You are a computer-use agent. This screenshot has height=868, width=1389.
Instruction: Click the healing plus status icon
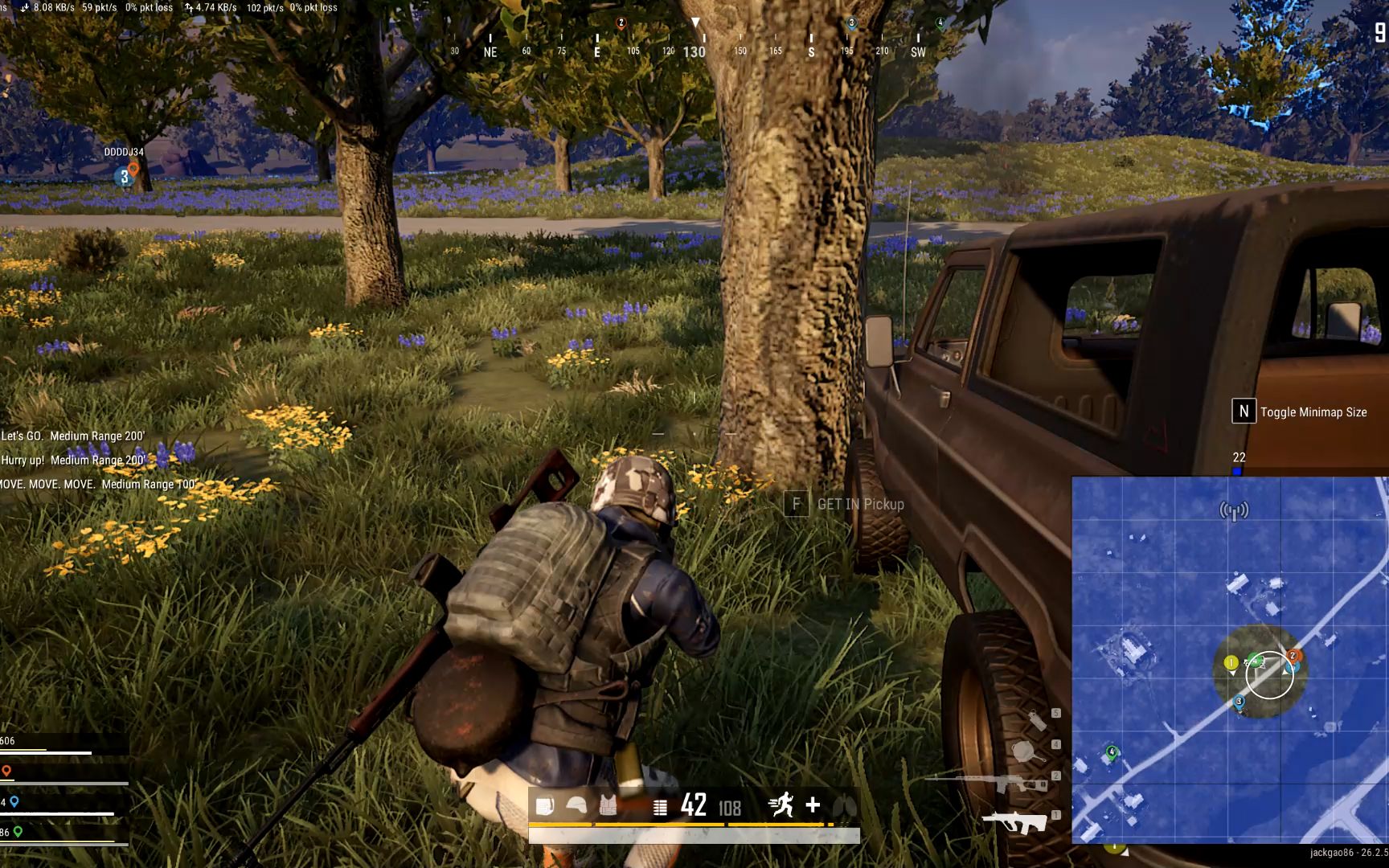coord(813,805)
